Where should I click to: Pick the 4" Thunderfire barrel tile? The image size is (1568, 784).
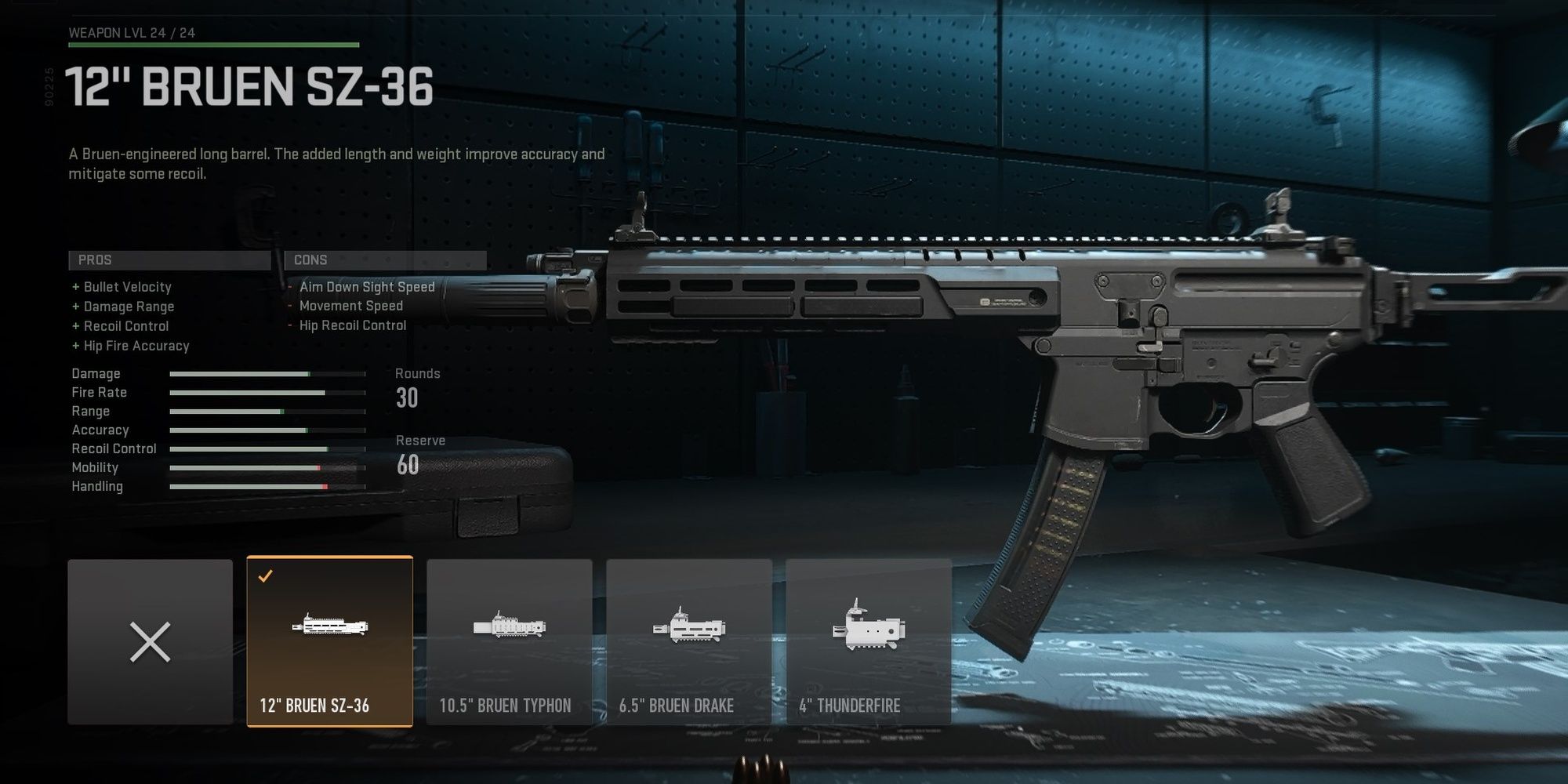tap(868, 641)
